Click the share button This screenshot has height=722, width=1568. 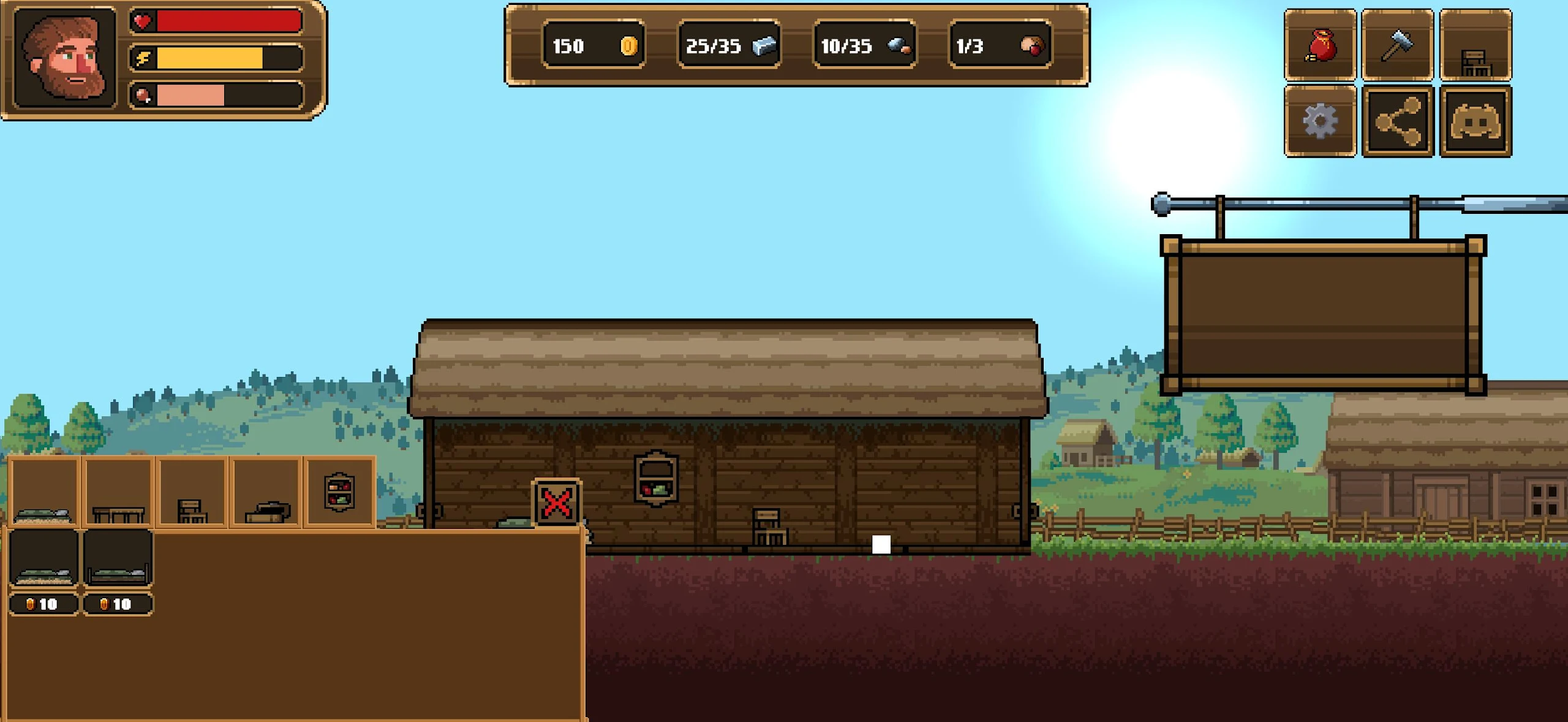pos(1397,121)
